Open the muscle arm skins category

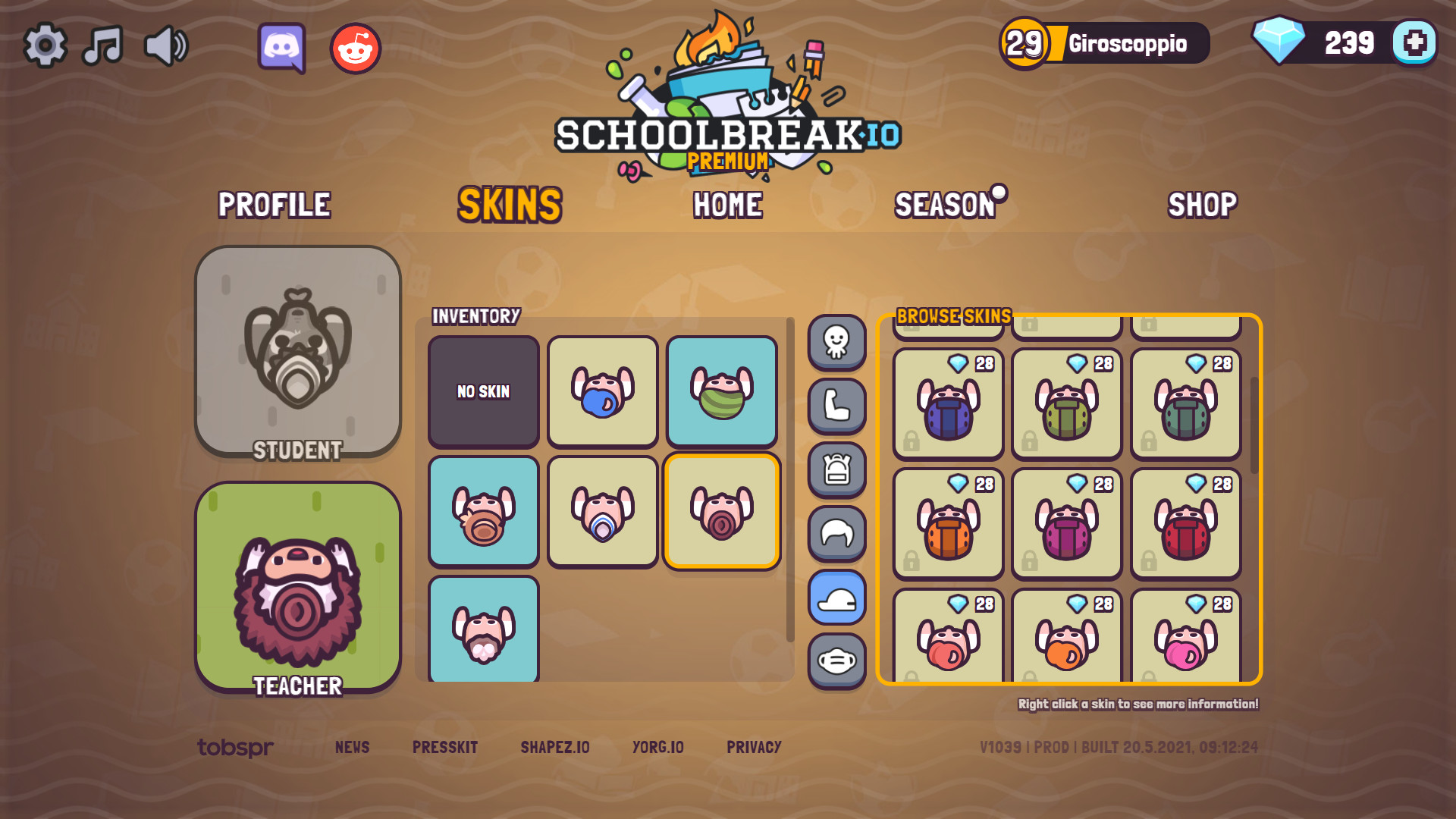(836, 405)
